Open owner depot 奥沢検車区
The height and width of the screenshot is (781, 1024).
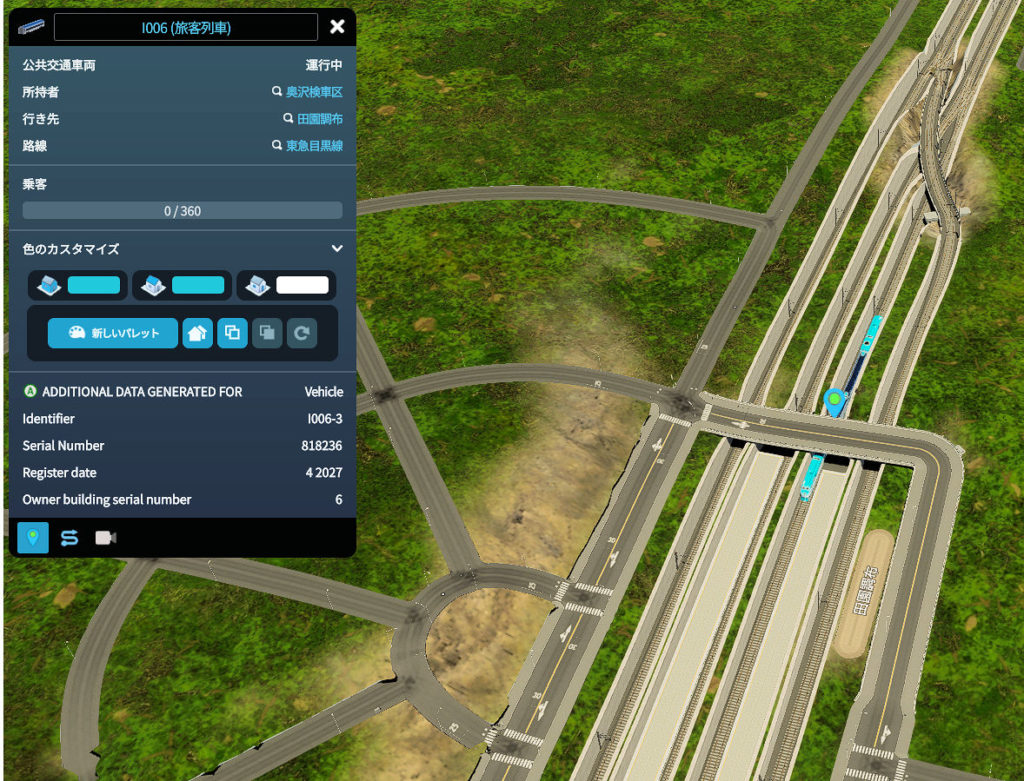click(314, 92)
